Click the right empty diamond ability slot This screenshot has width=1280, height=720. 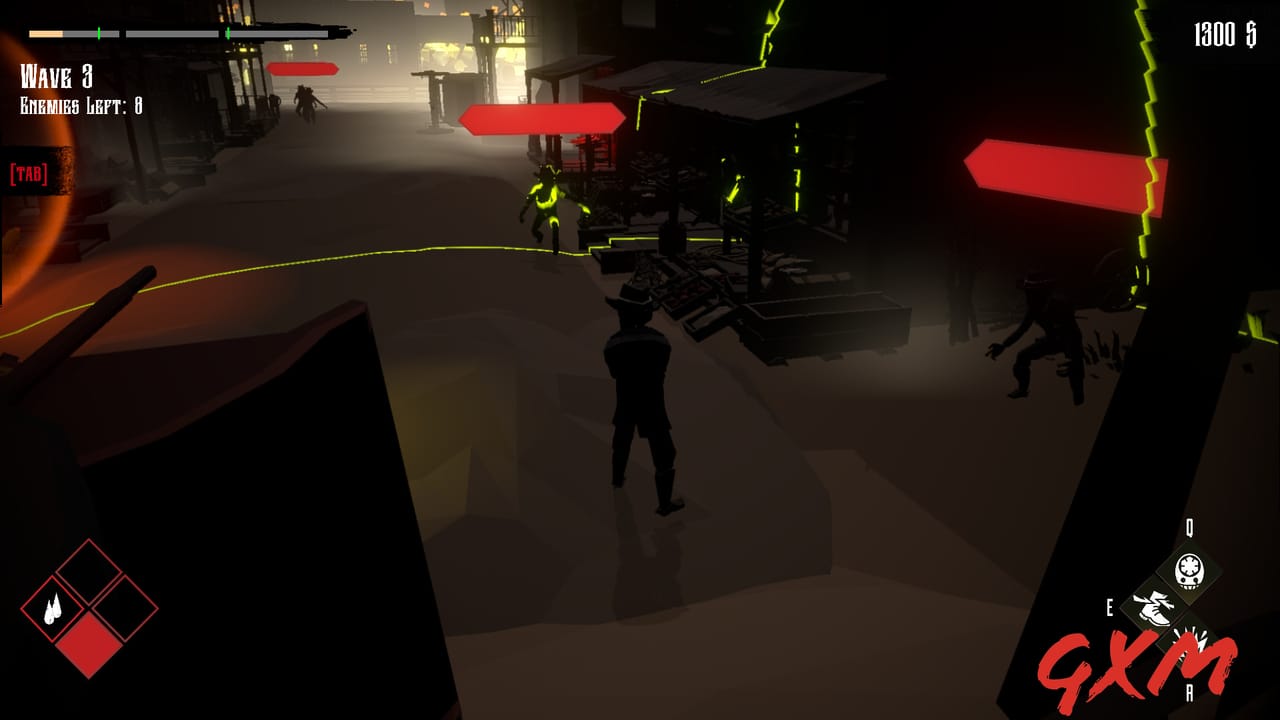click(x=126, y=609)
